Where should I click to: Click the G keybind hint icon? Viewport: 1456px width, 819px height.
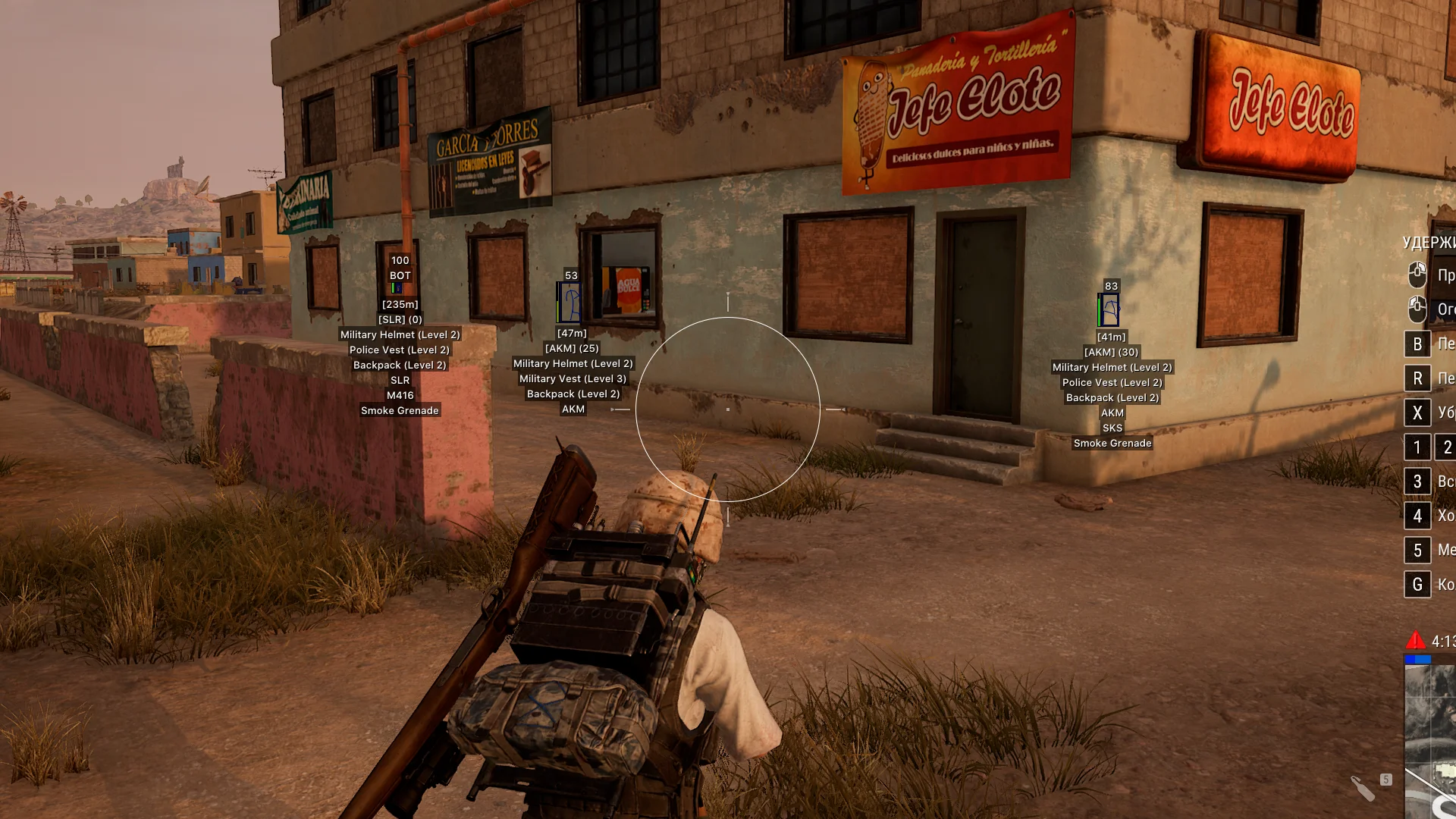coord(1417,585)
